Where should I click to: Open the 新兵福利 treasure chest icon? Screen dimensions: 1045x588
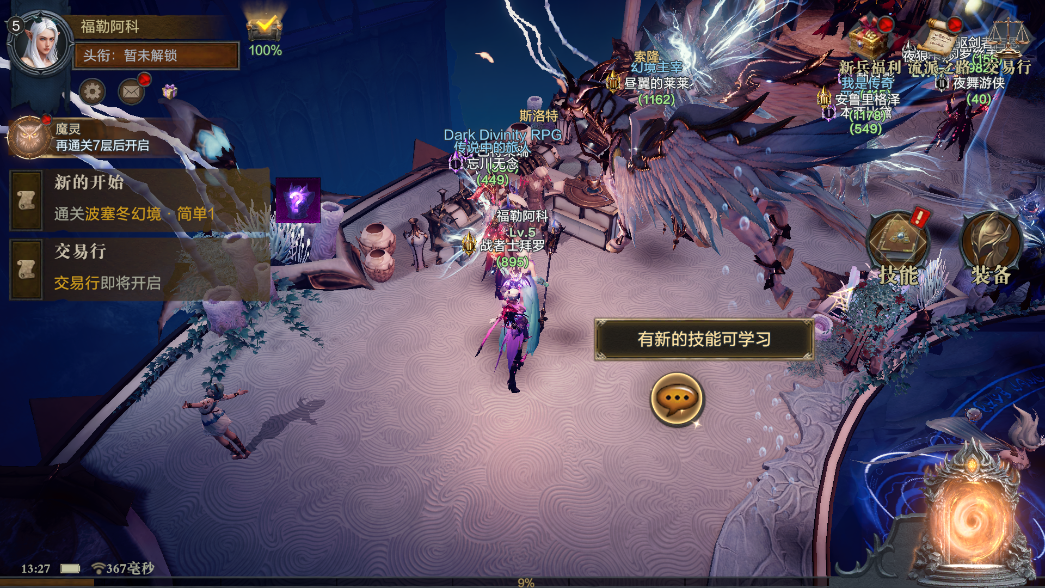tap(868, 42)
